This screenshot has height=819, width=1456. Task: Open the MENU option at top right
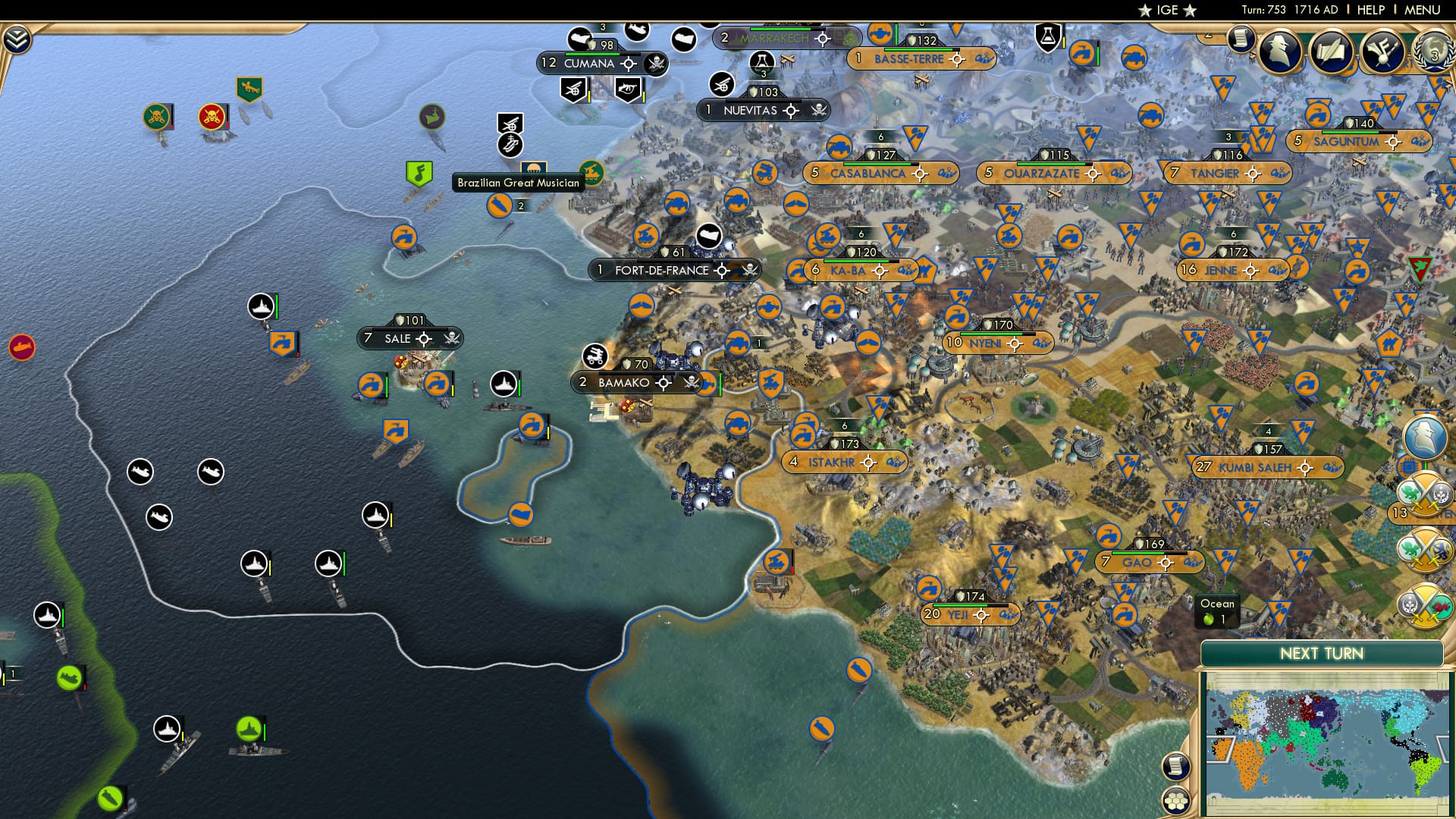click(1421, 9)
